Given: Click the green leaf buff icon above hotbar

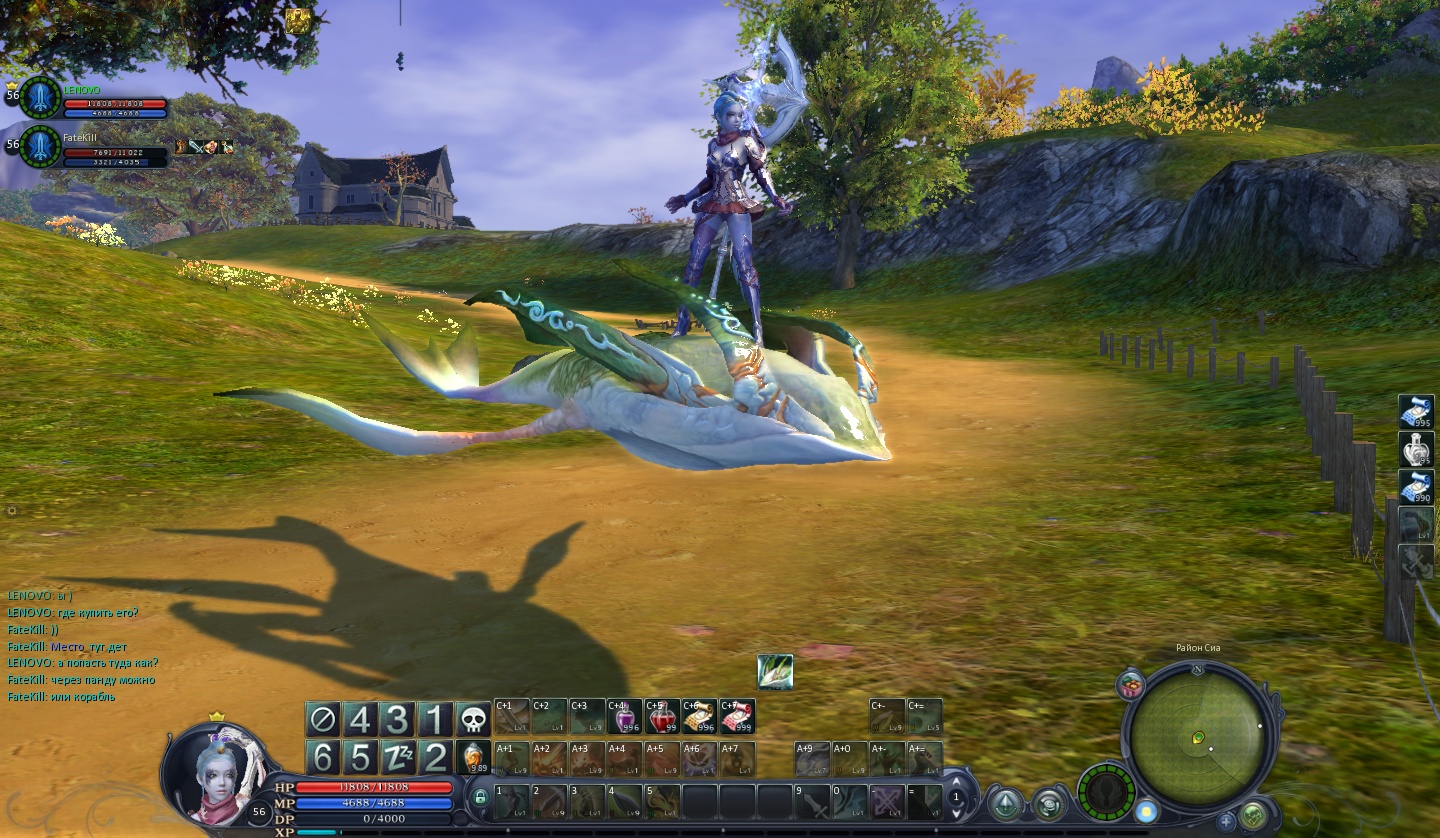Looking at the screenshot, I should click(x=775, y=672).
